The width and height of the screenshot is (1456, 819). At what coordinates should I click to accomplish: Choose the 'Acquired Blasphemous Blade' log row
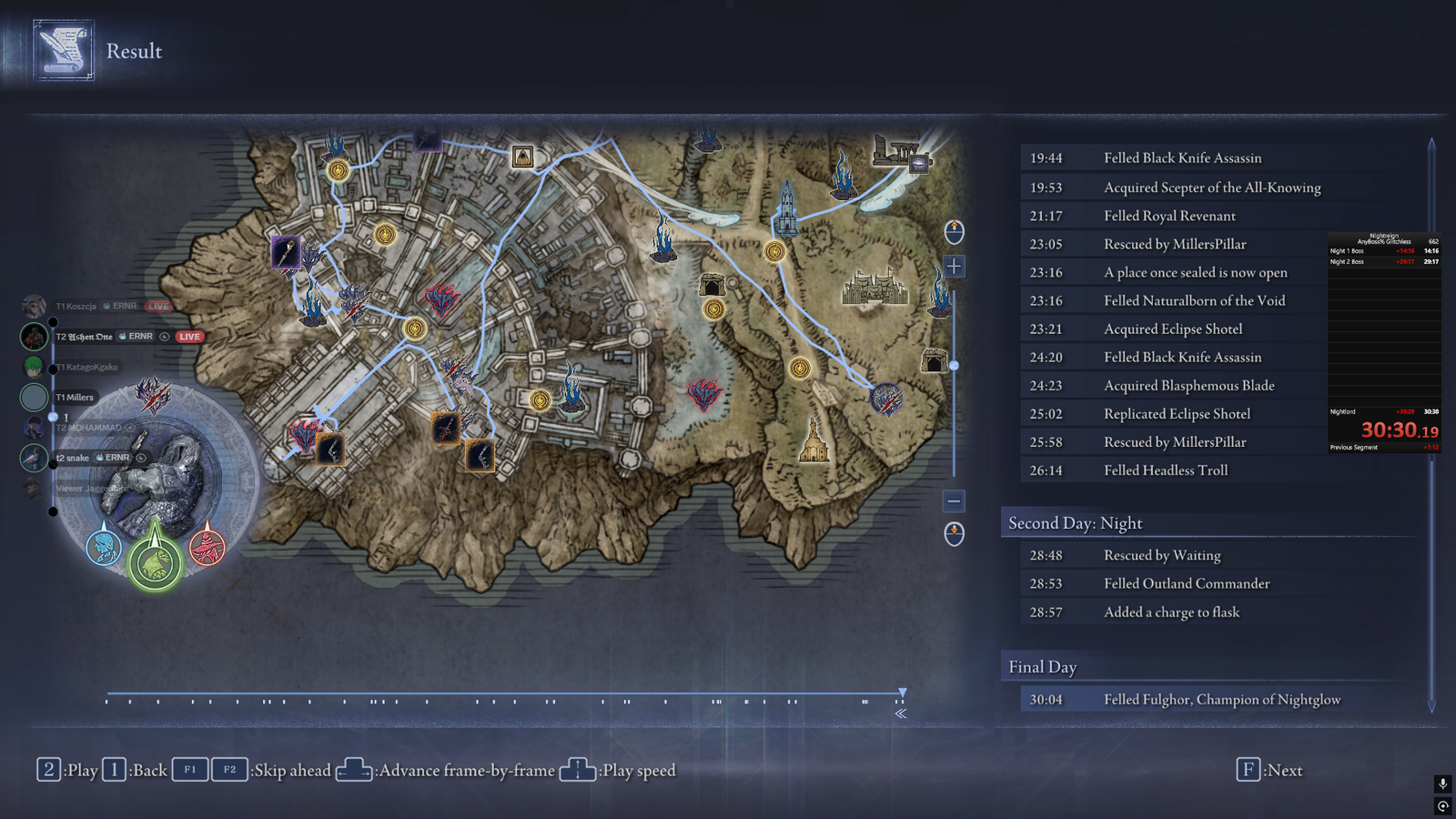pyautogui.click(x=1188, y=385)
